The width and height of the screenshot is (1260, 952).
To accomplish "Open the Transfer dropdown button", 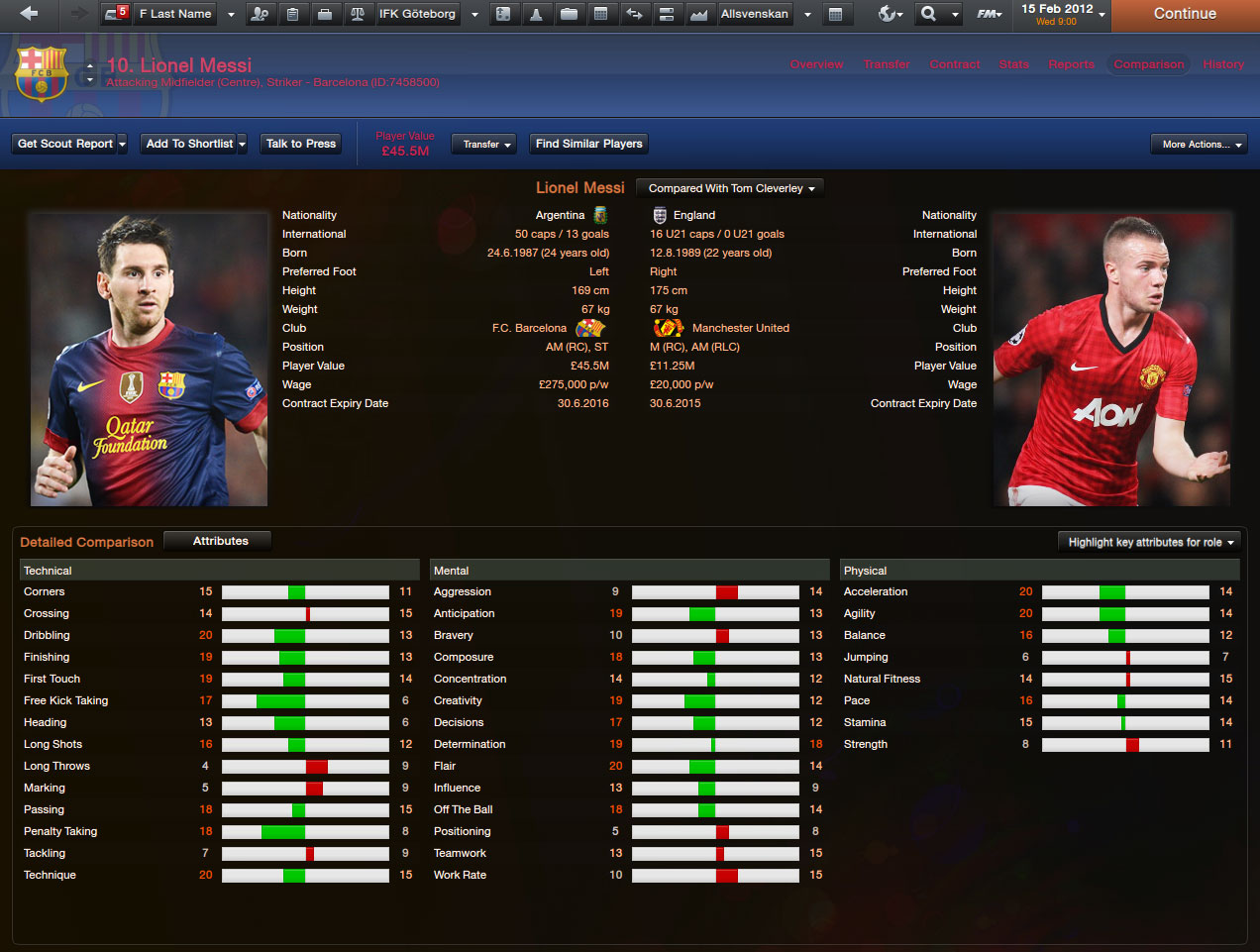I will [486, 145].
